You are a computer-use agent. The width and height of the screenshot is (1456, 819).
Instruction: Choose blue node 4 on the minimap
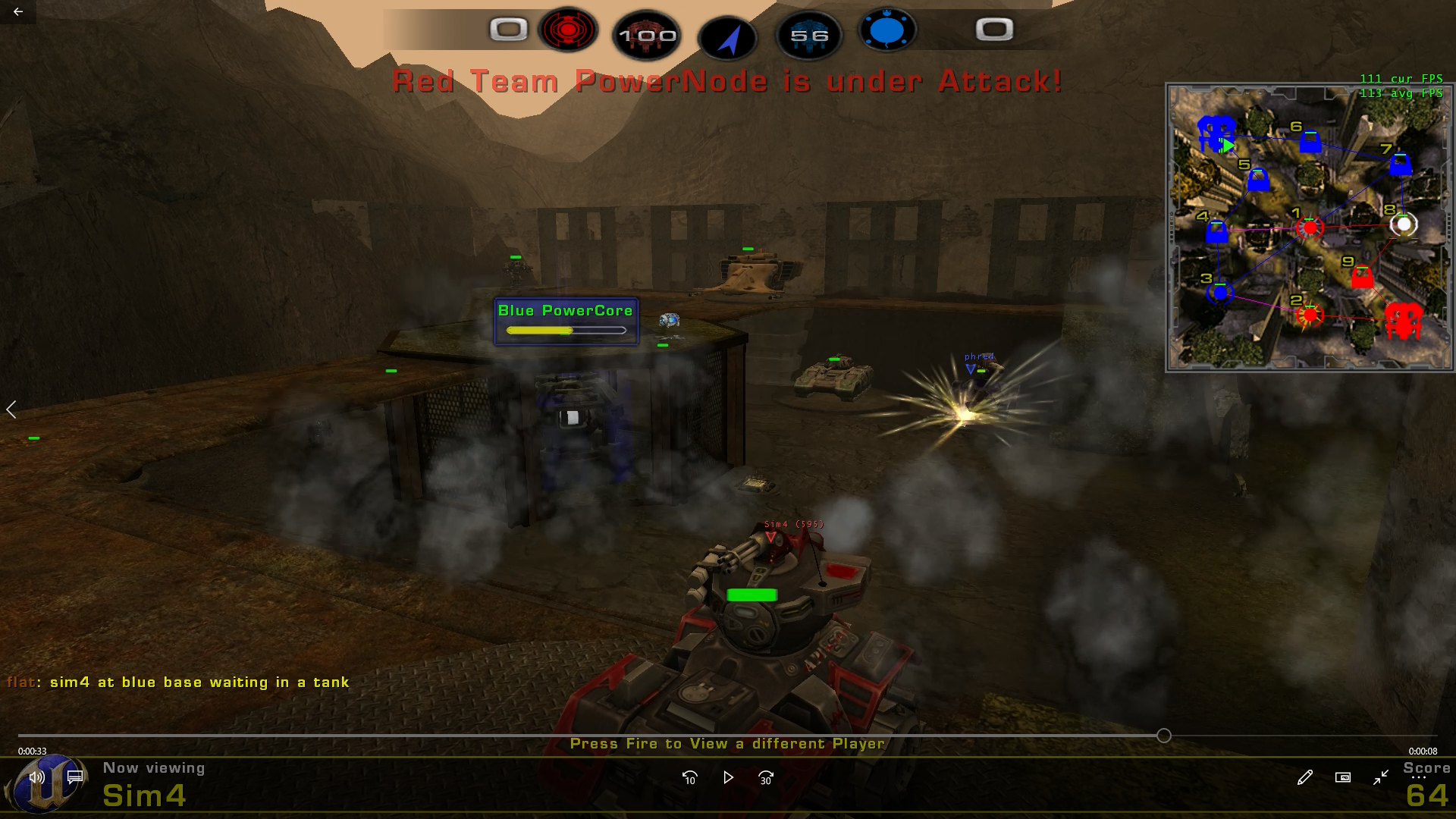click(x=1216, y=231)
